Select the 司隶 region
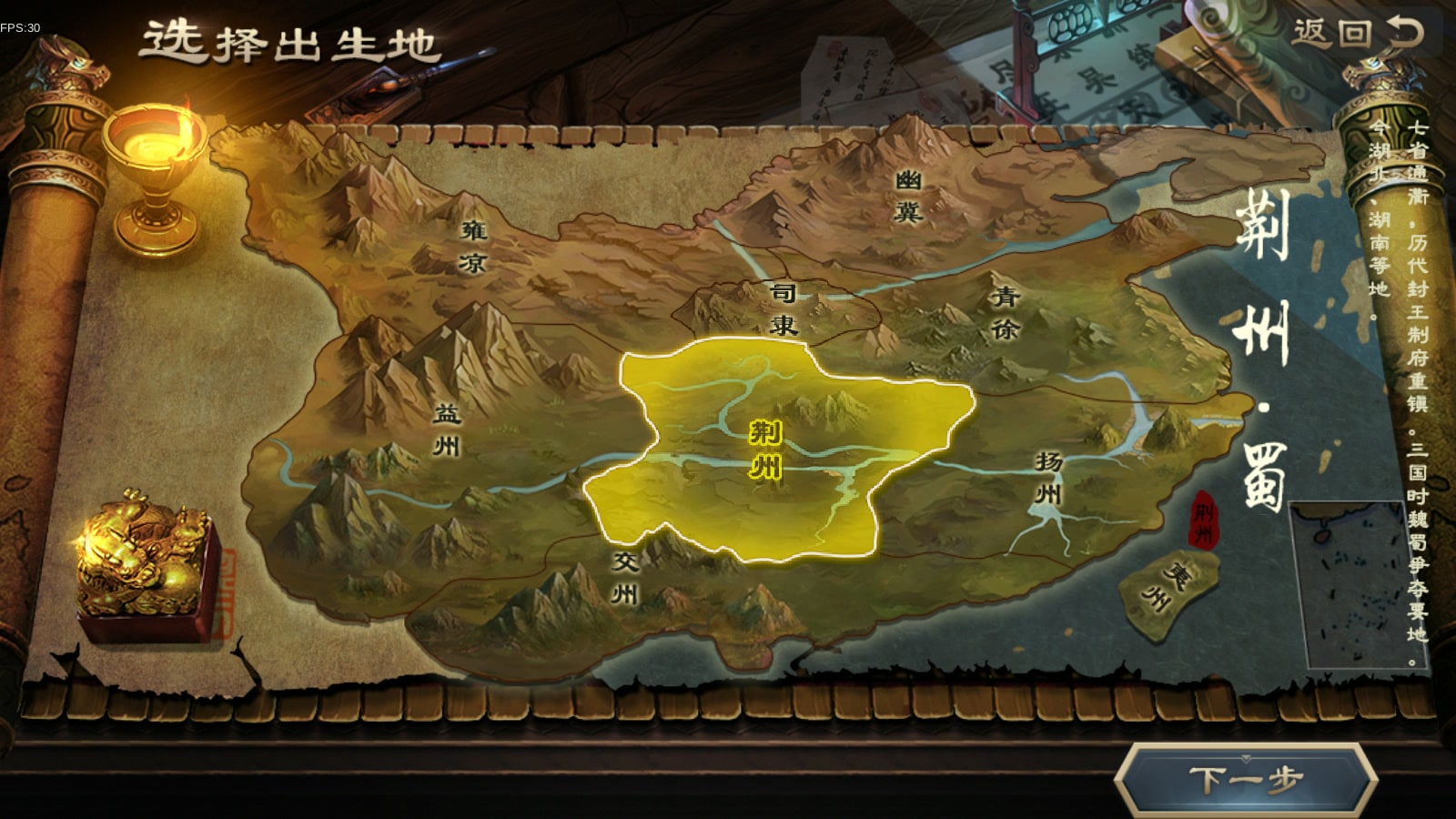This screenshot has width=1456, height=819. (x=783, y=308)
